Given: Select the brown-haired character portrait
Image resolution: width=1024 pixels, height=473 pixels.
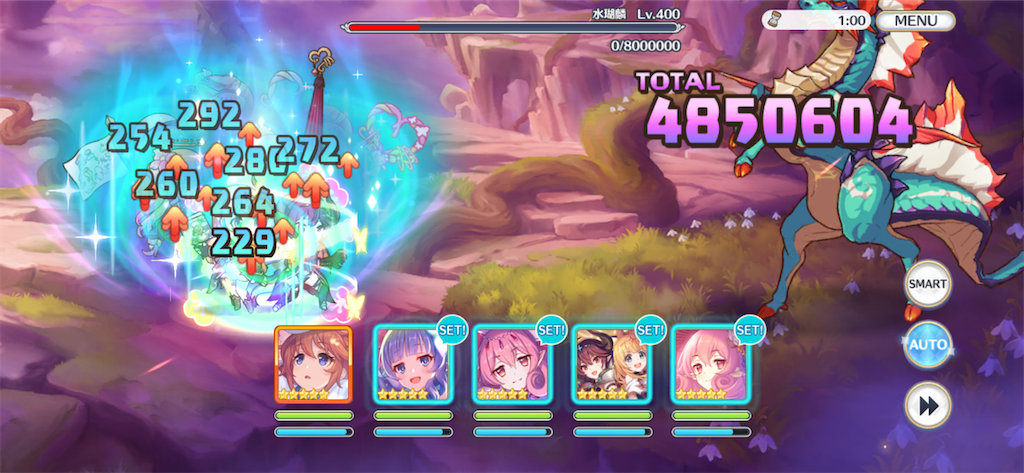Looking at the screenshot, I should click(x=313, y=363).
